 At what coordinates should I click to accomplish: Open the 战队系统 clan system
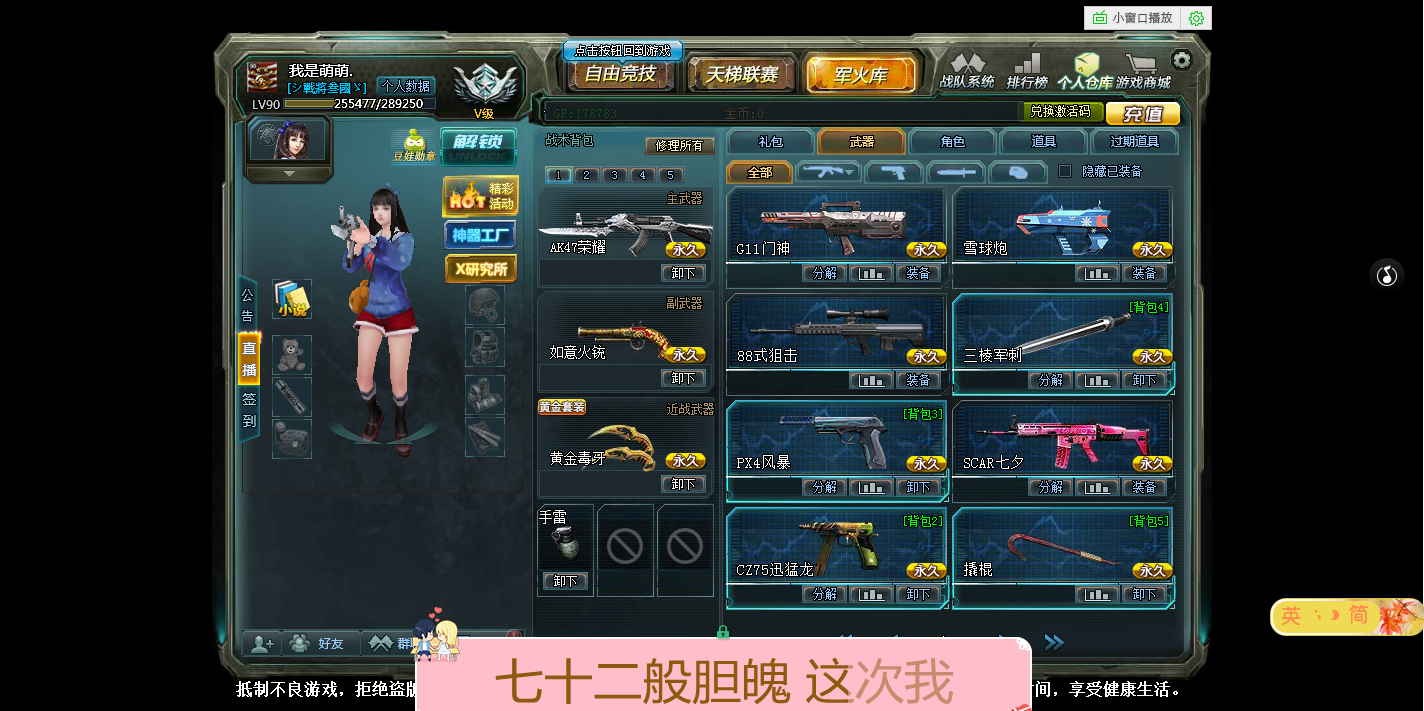click(967, 72)
